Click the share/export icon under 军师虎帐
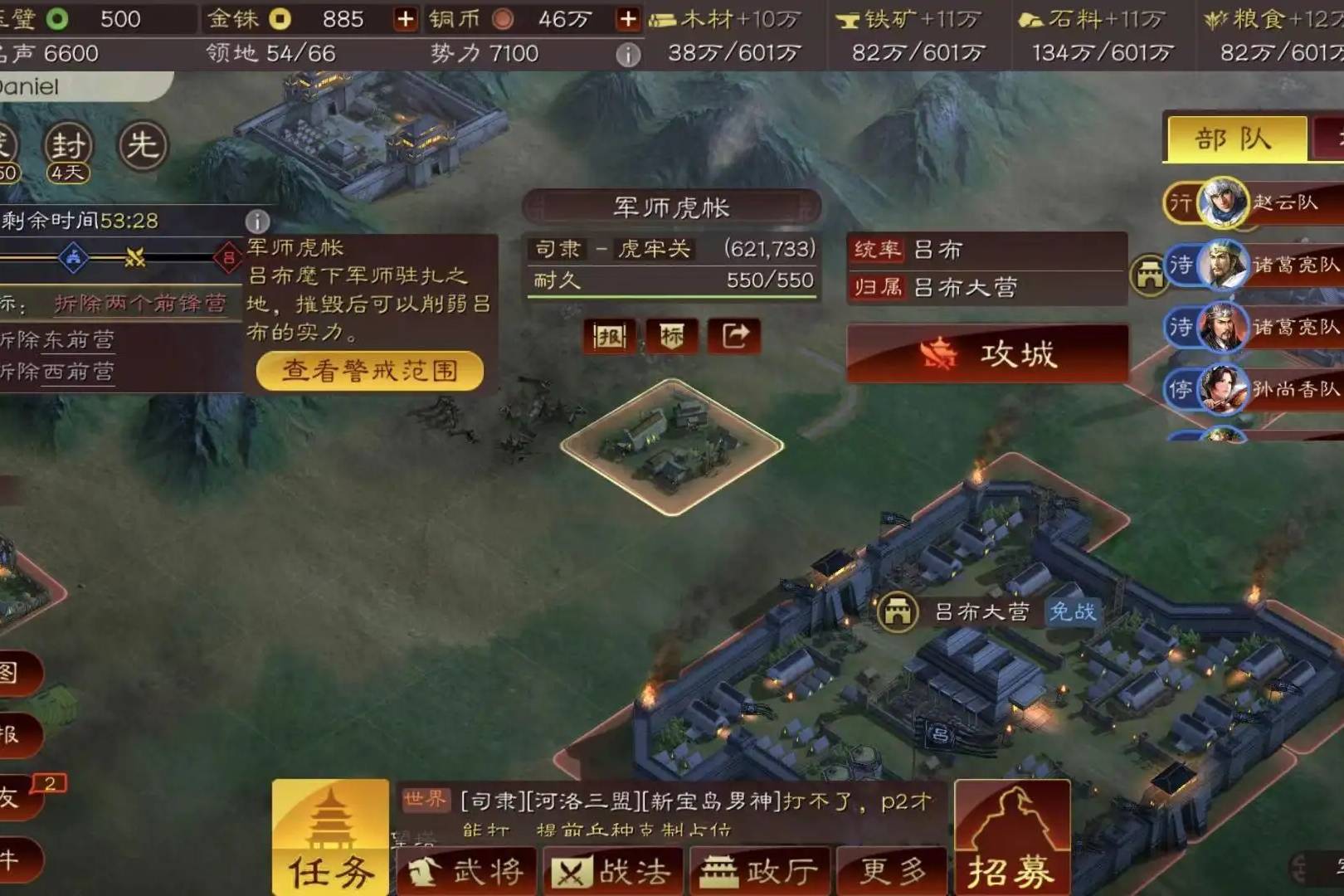This screenshot has width=1344, height=896. tap(736, 337)
